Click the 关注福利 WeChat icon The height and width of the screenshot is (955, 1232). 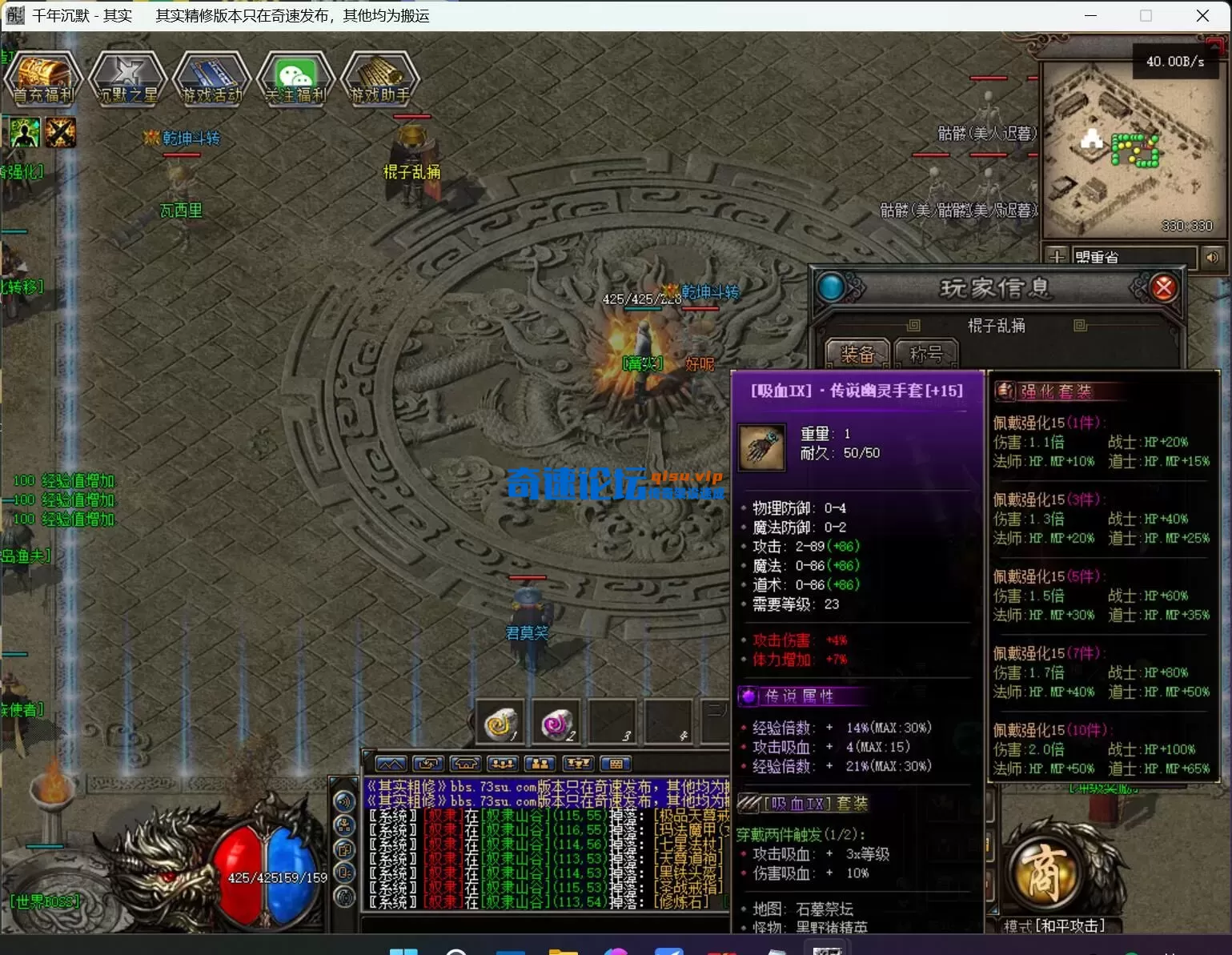point(295,78)
